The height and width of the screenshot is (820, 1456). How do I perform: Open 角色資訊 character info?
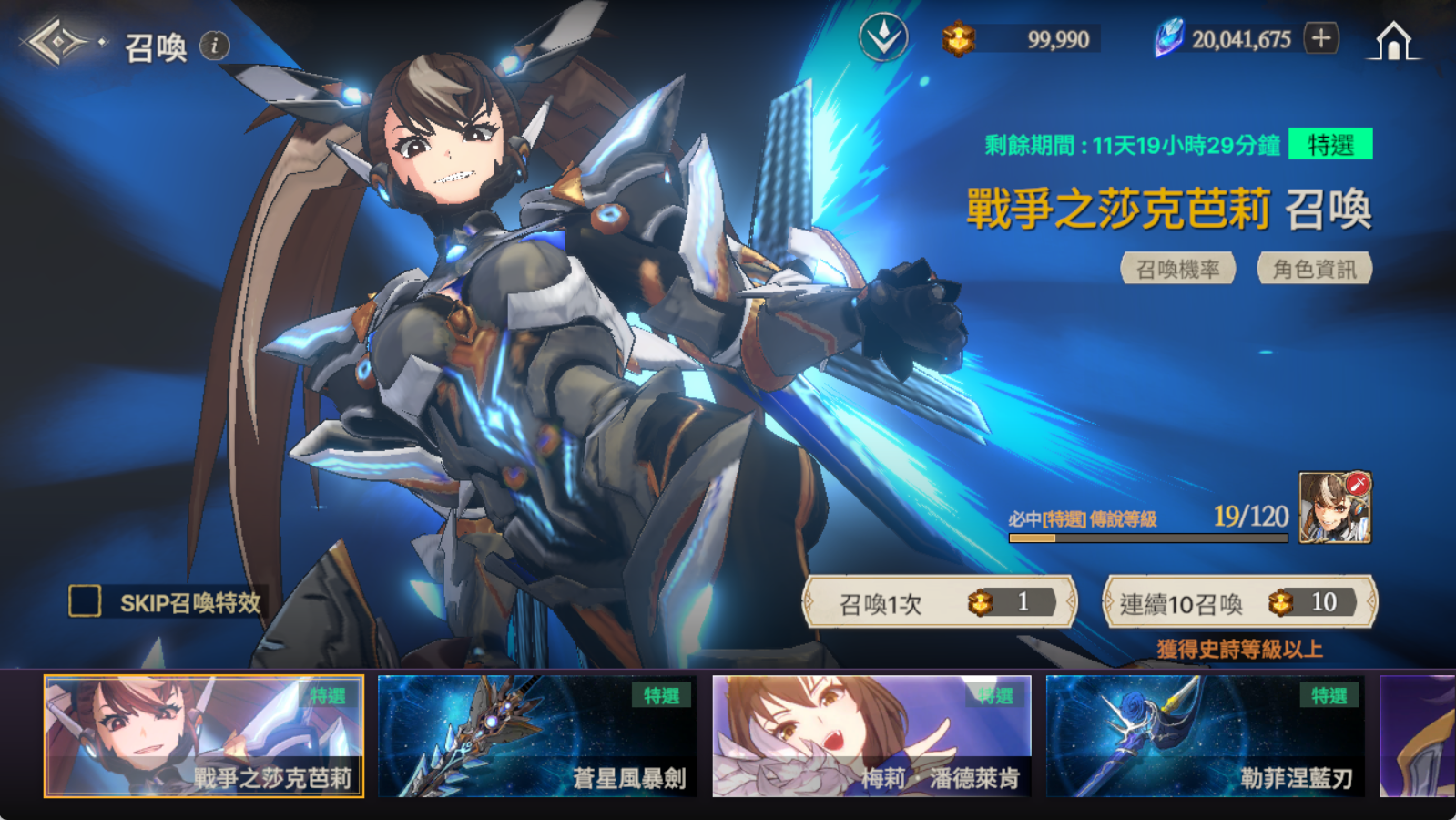coord(1314,269)
